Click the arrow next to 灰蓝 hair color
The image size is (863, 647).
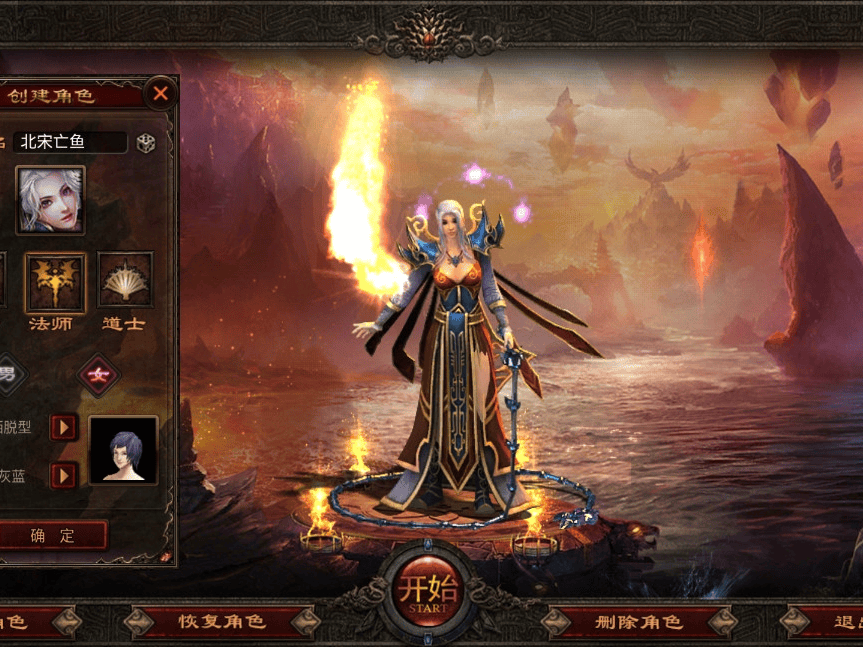tap(63, 475)
